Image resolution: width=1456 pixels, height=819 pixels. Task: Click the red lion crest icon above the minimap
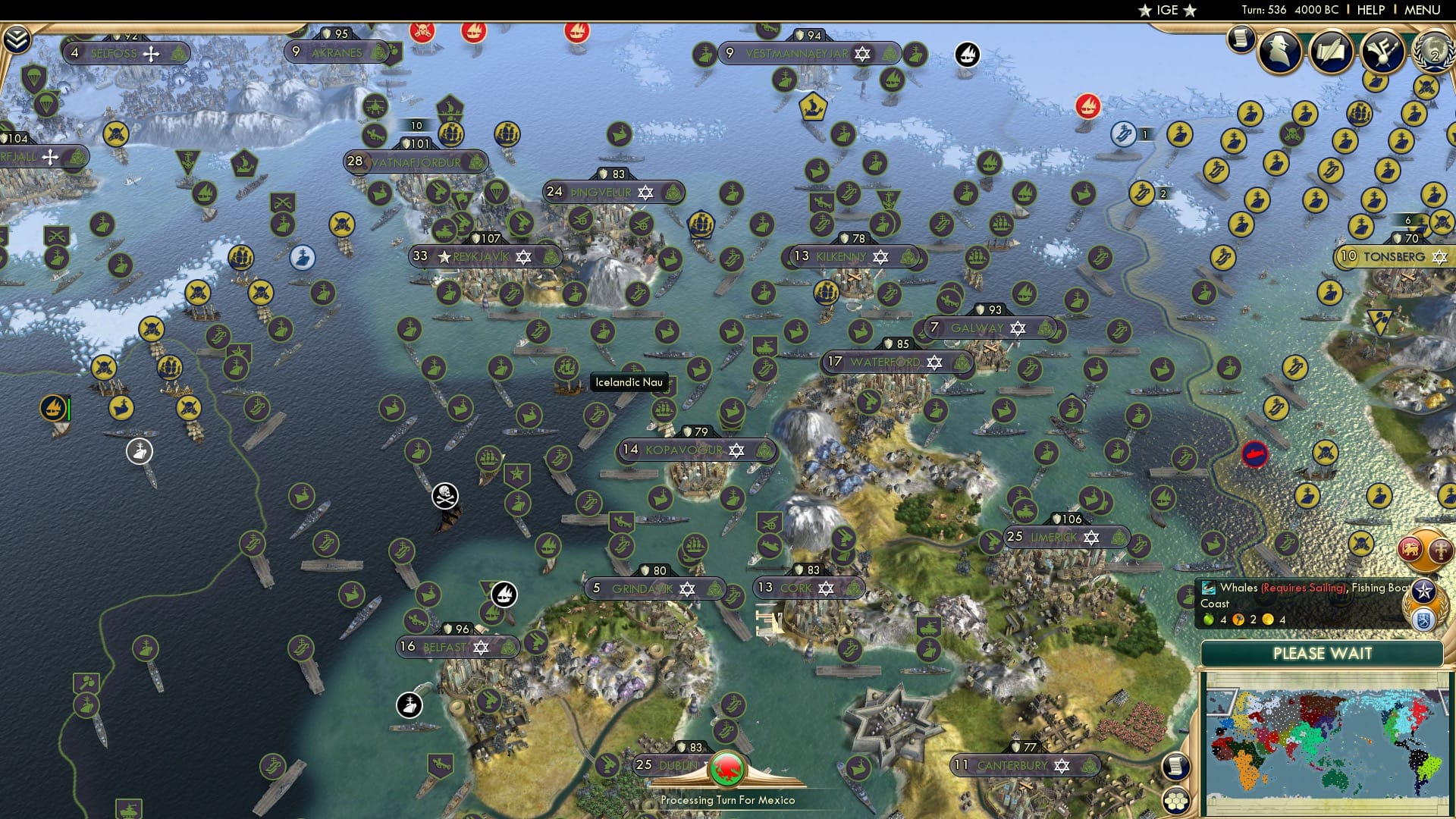pyautogui.click(x=1409, y=548)
